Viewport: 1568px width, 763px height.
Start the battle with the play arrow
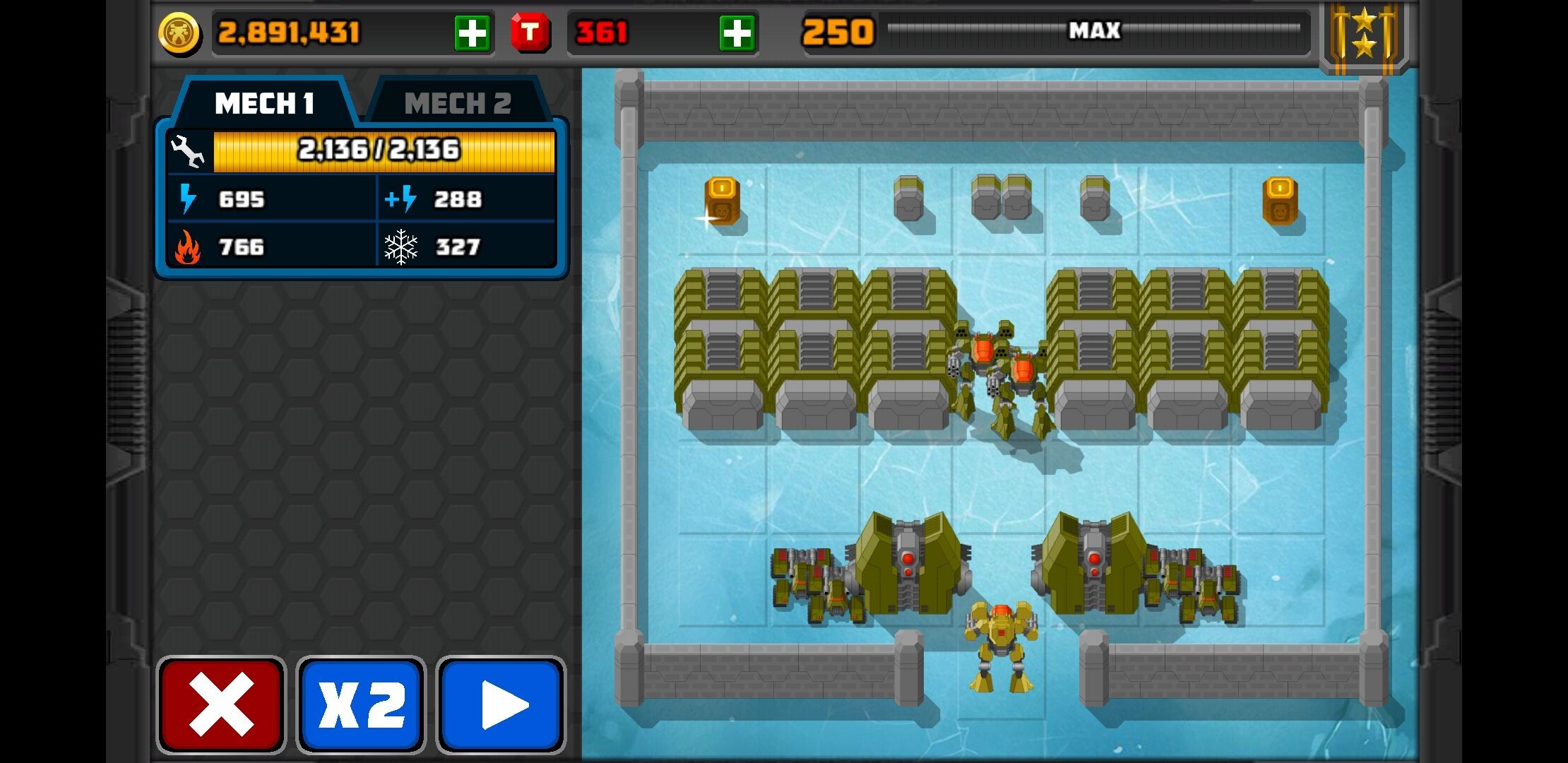[x=501, y=704]
